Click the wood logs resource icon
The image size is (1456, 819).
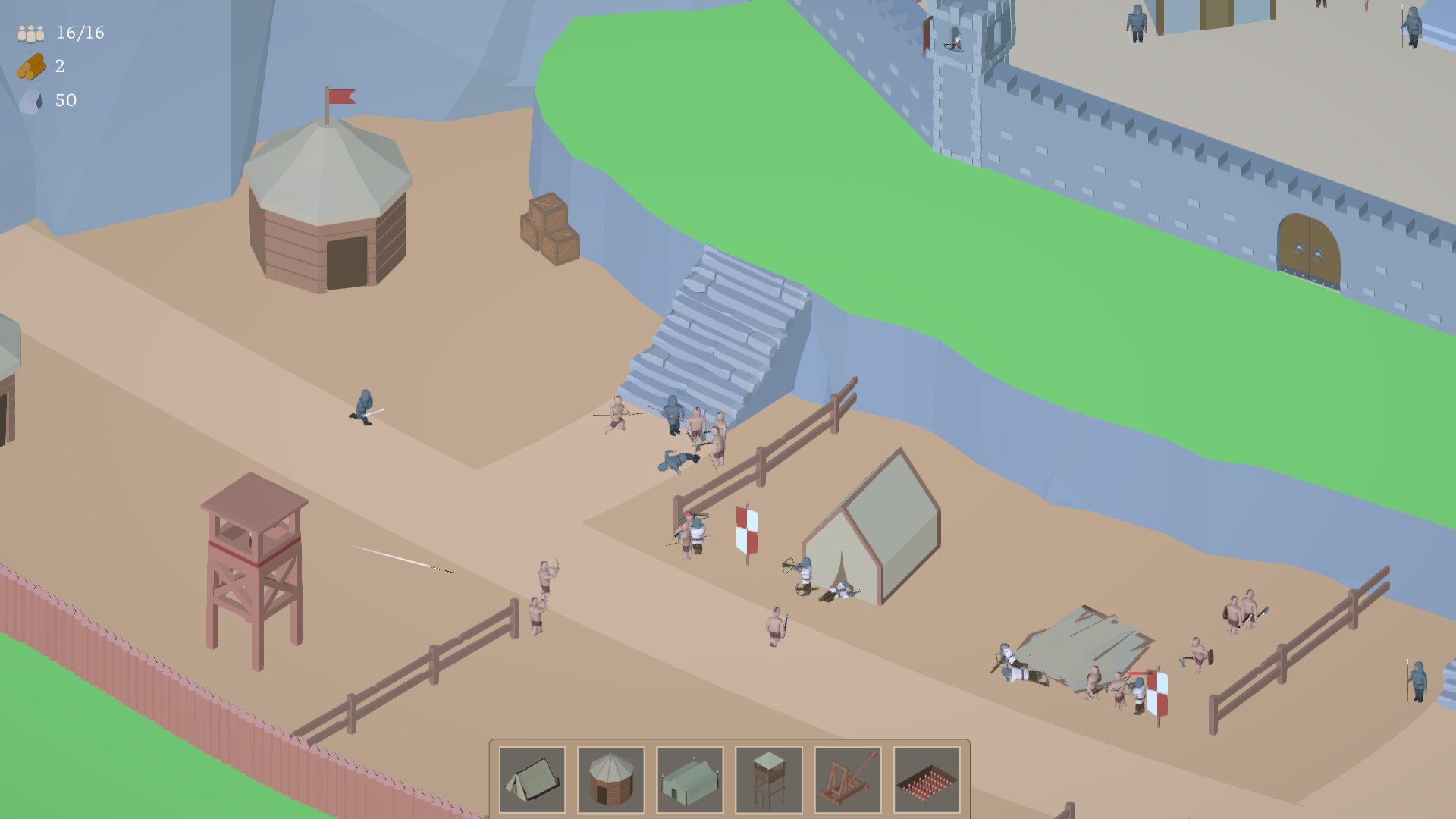pyautogui.click(x=30, y=67)
